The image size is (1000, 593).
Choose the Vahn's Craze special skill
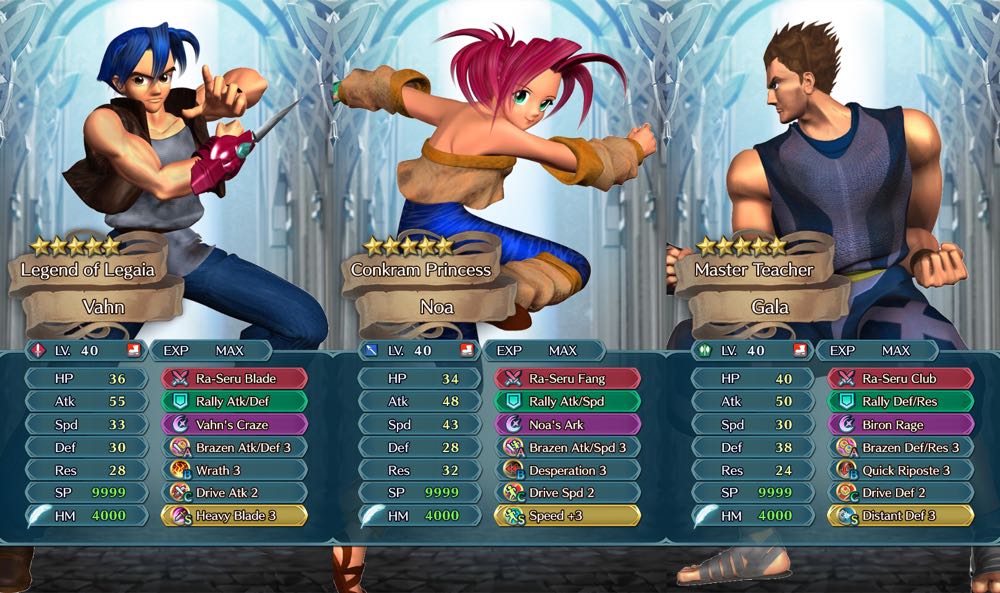point(235,425)
